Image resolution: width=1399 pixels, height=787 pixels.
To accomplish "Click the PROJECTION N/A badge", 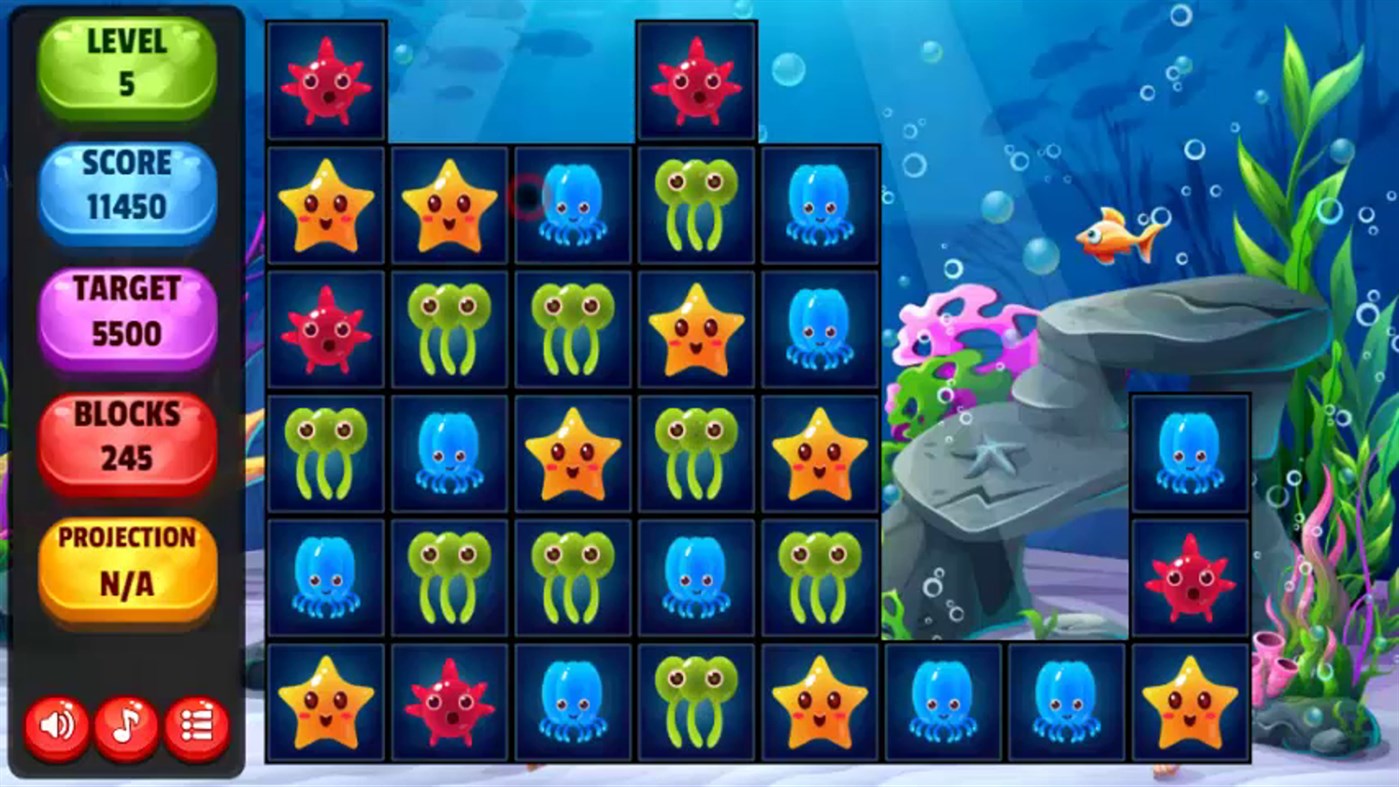I will tap(128, 560).
